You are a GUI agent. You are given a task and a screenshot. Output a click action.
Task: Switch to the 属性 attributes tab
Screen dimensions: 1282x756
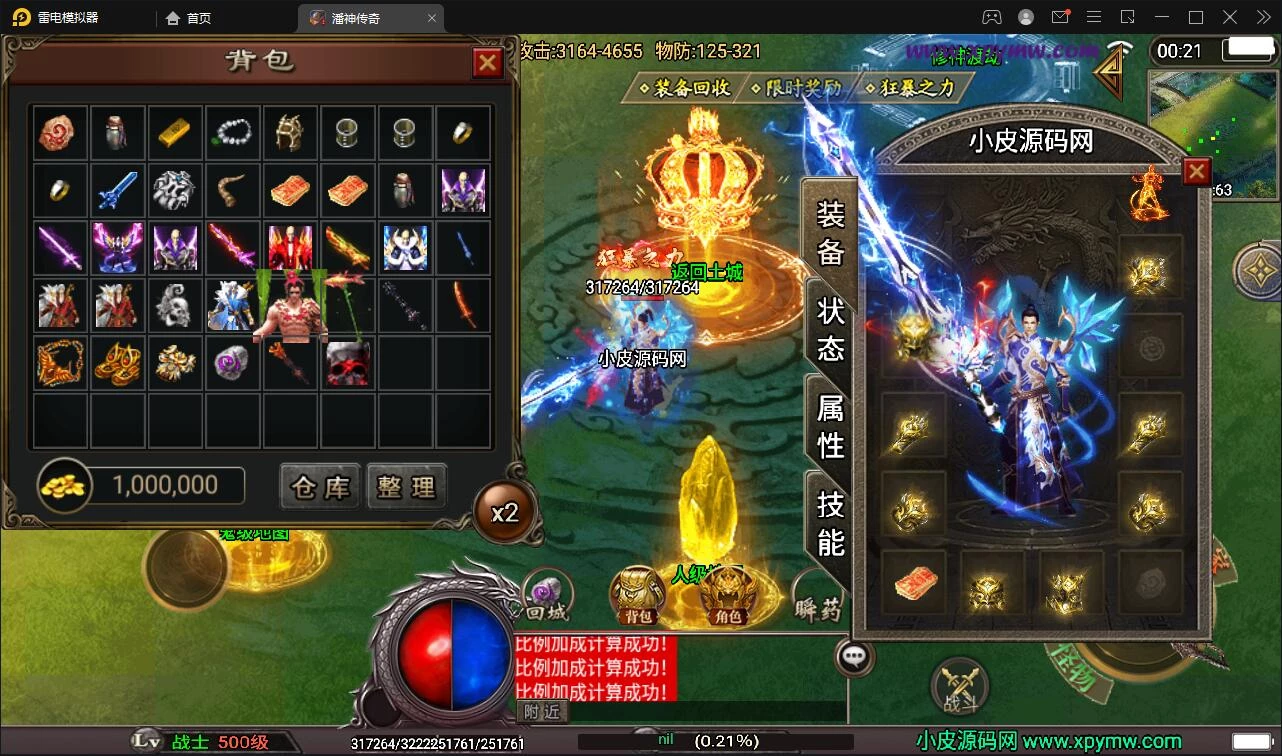tap(831, 426)
